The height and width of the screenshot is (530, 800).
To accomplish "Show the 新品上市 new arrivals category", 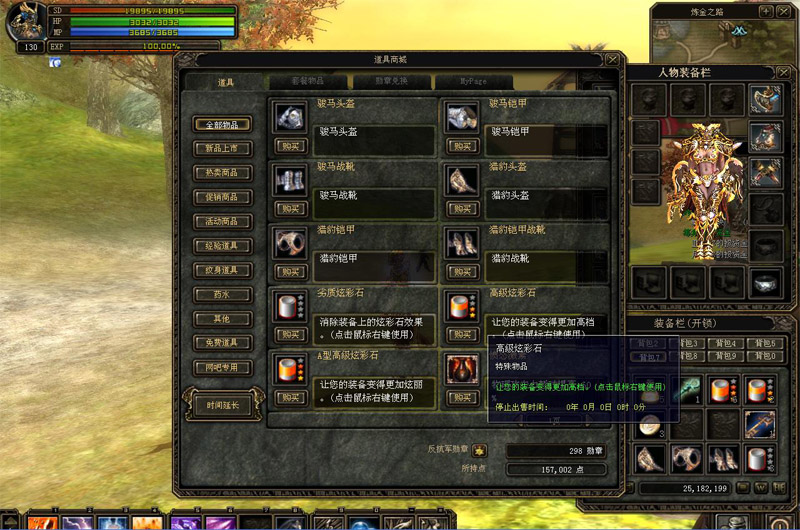I will click(222, 149).
